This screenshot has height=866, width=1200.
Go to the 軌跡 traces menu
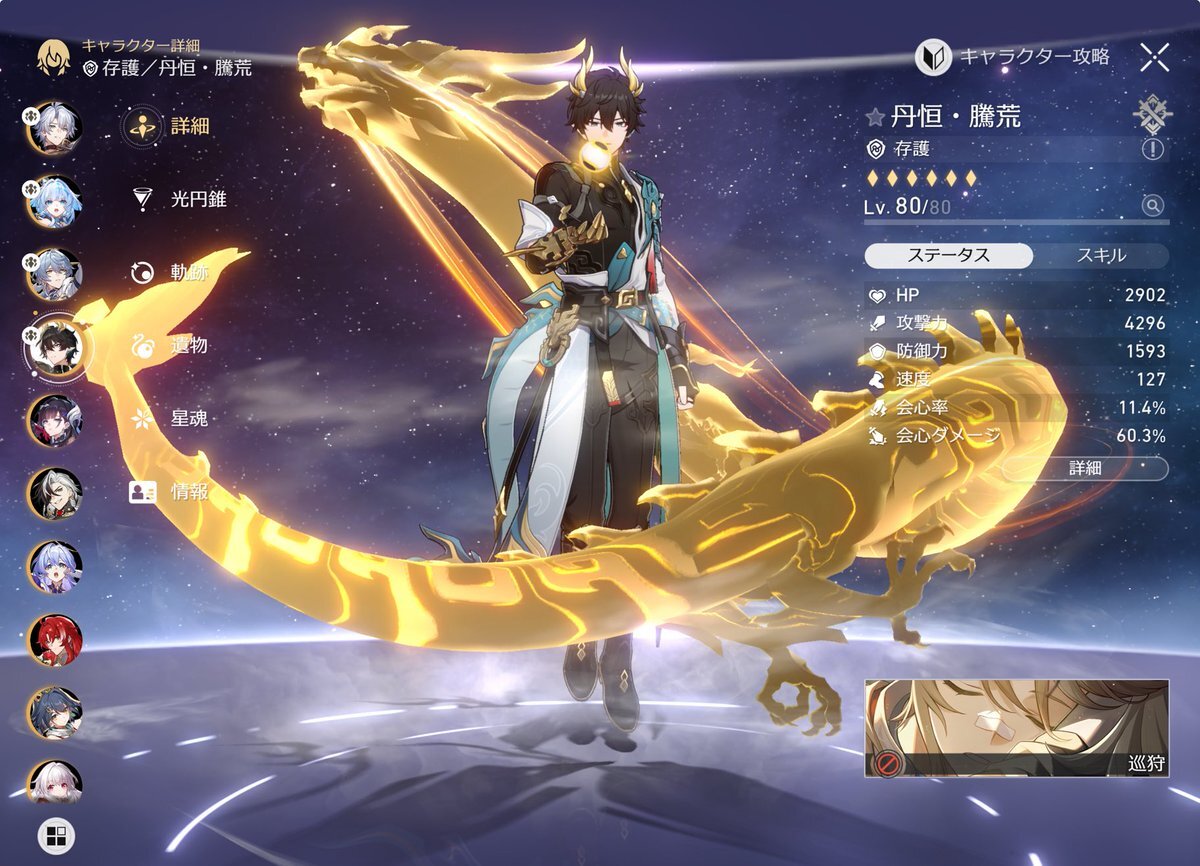[171, 272]
